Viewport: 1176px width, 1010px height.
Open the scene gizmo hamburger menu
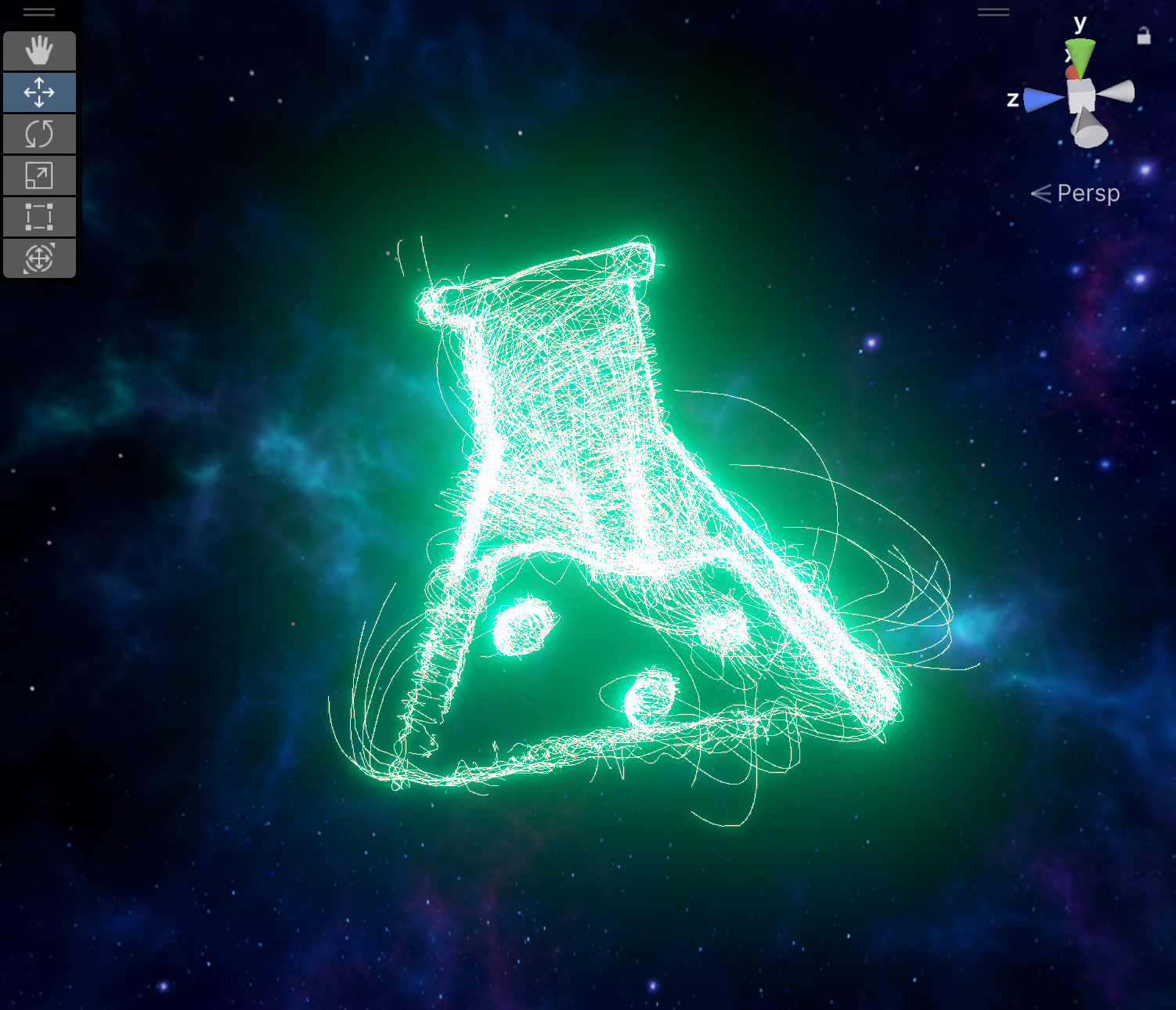[x=993, y=12]
